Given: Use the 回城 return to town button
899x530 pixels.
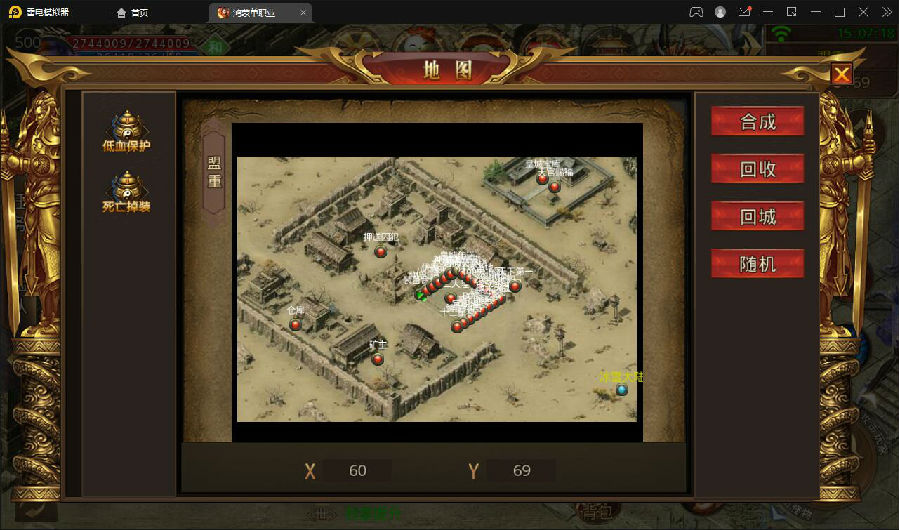Looking at the screenshot, I should (757, 216).
